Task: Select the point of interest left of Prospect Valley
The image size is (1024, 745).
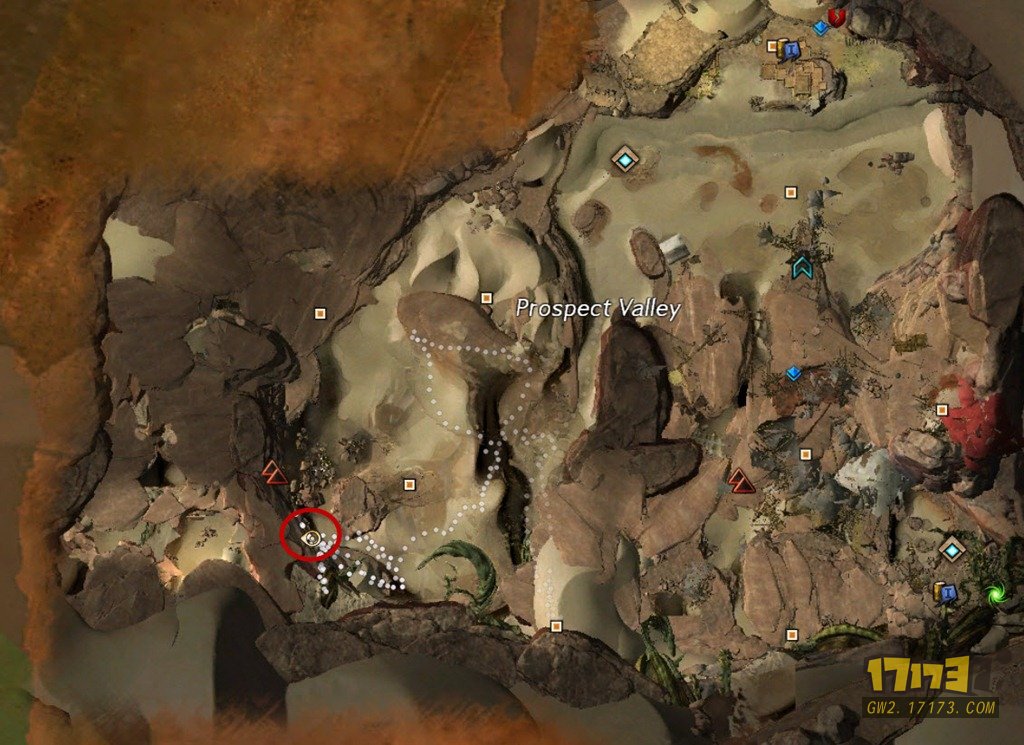Action: [x=487, y=298]
